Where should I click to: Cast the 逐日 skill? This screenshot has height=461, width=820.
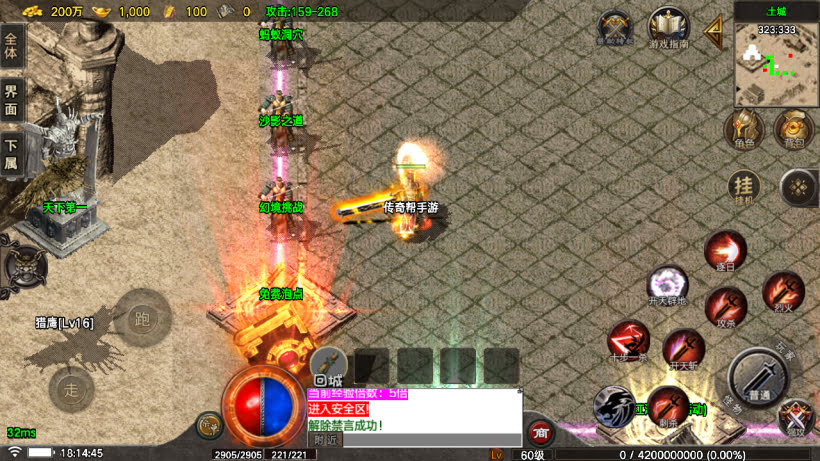click(x=725, y=252)
